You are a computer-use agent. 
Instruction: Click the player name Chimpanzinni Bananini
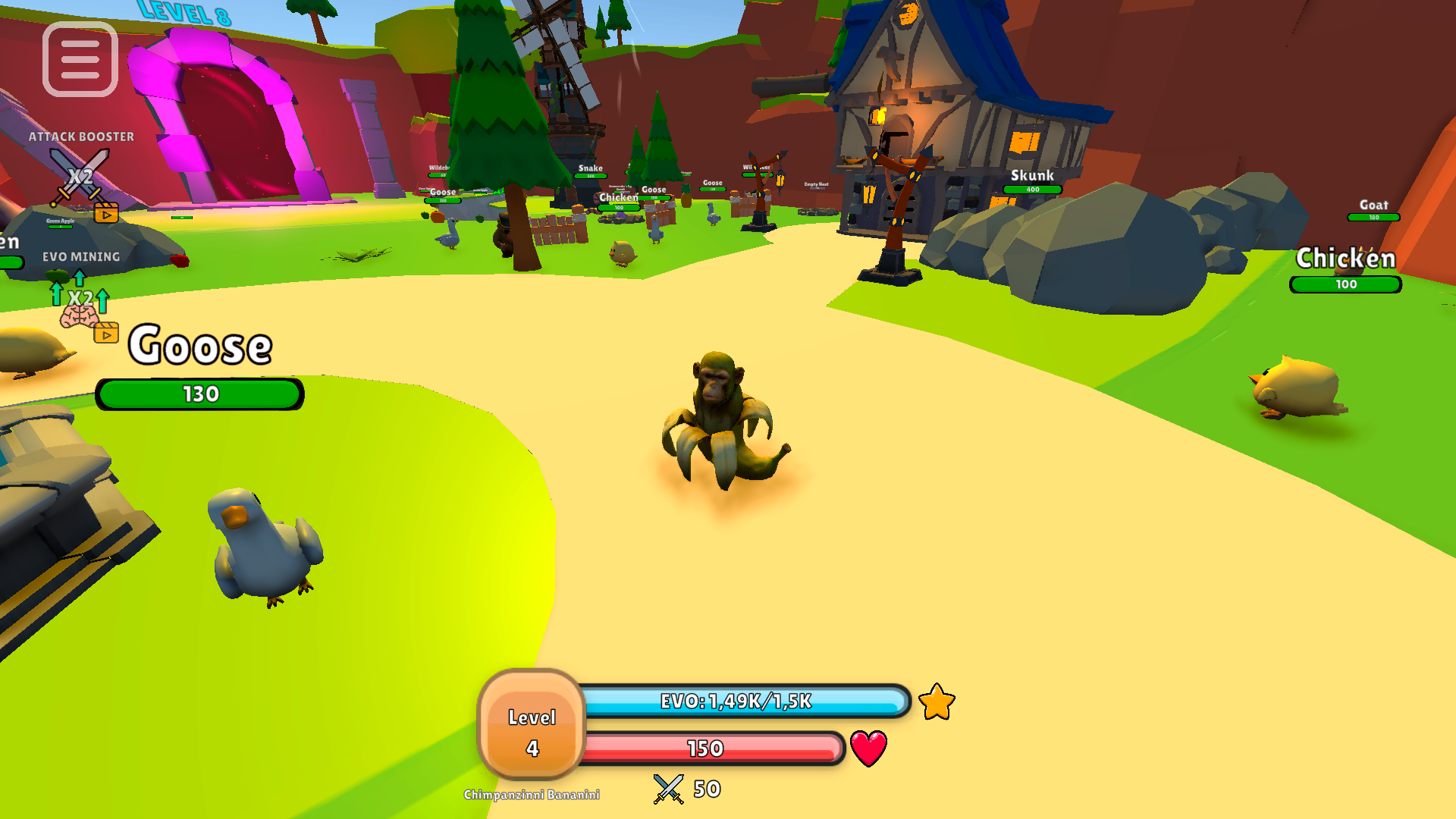[x=532, y=795]
